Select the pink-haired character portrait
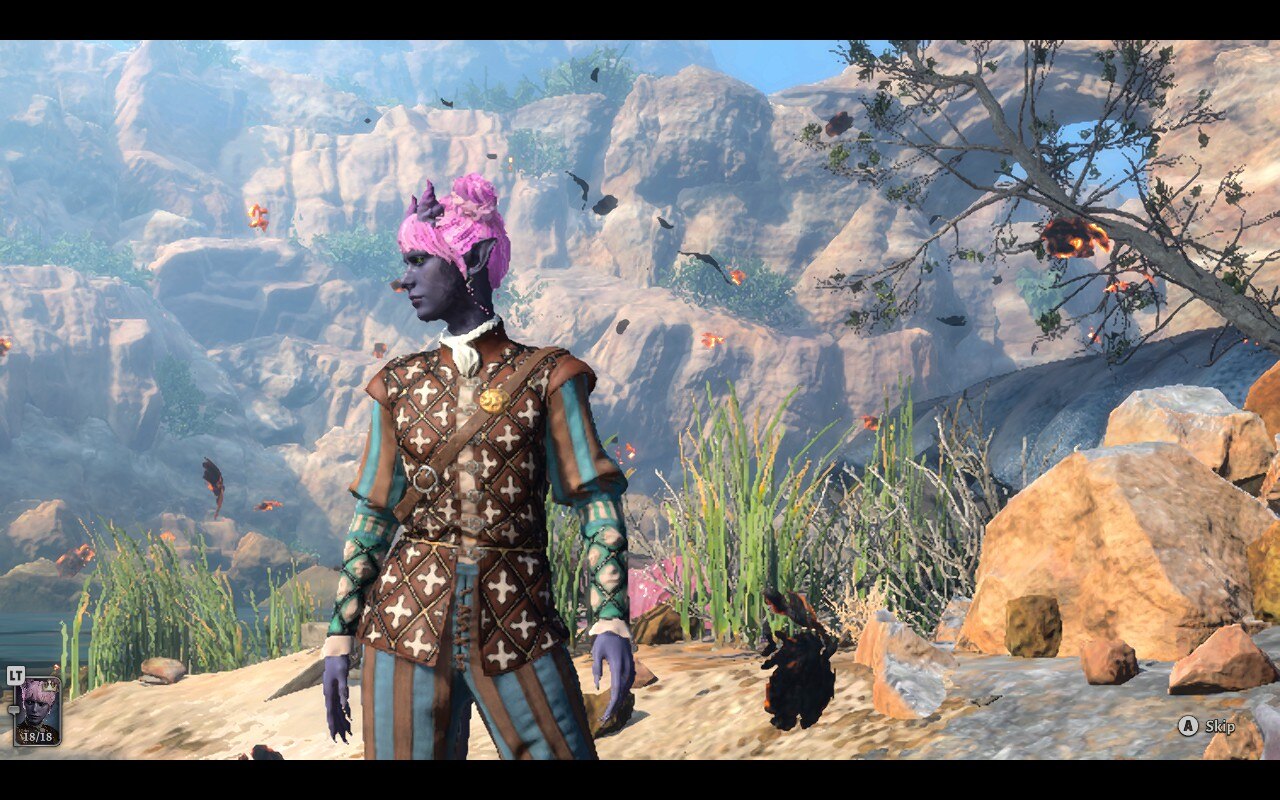 click(37, 708)
